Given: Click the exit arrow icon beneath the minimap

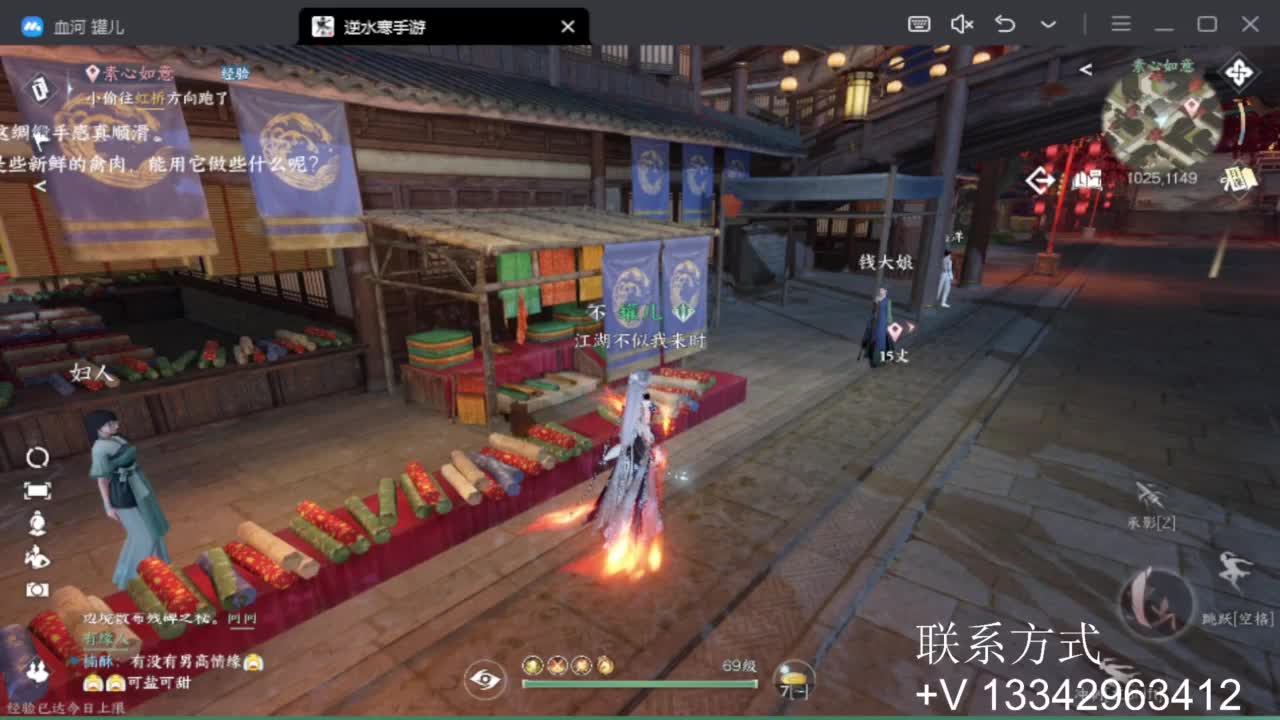Looking at the screenshot, I should tap(1038, 179).
